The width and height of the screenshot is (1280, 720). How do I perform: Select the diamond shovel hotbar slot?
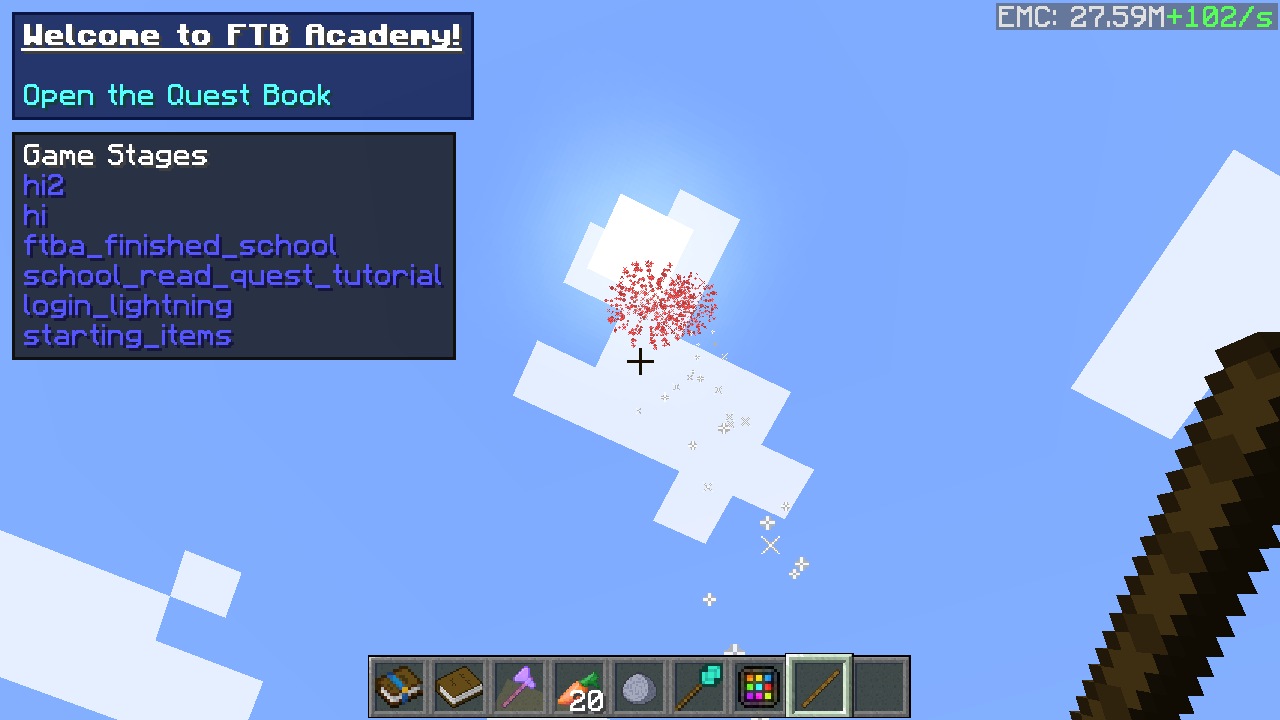(x=699, y=687)
